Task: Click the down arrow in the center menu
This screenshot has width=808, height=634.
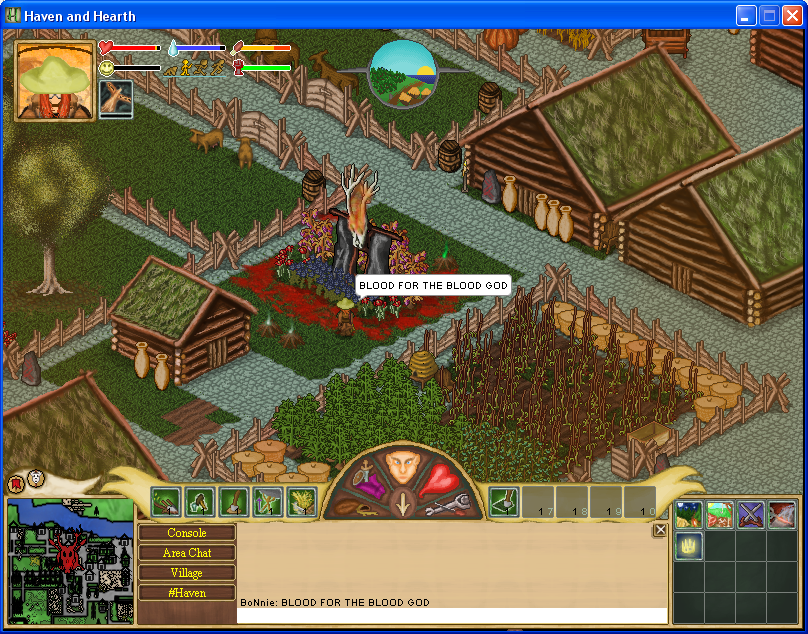Action: 403,503
